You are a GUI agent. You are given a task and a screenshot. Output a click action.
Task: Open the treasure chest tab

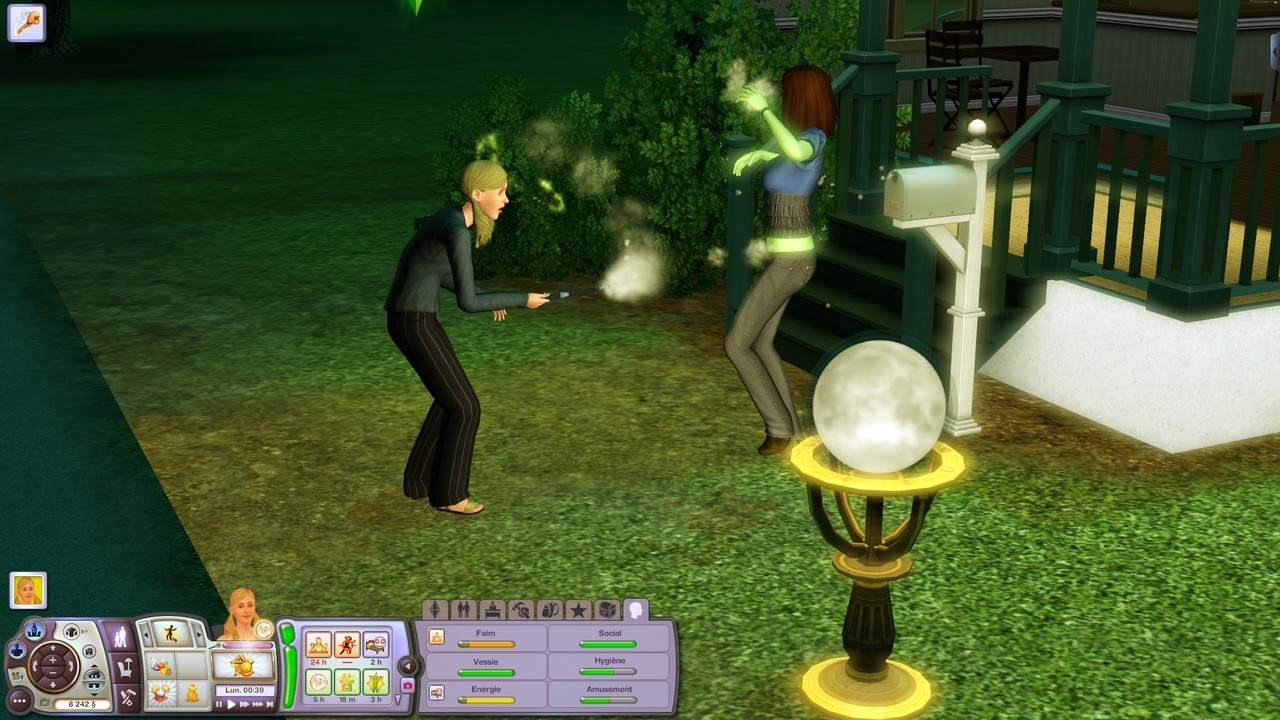(x=606, y=610)
